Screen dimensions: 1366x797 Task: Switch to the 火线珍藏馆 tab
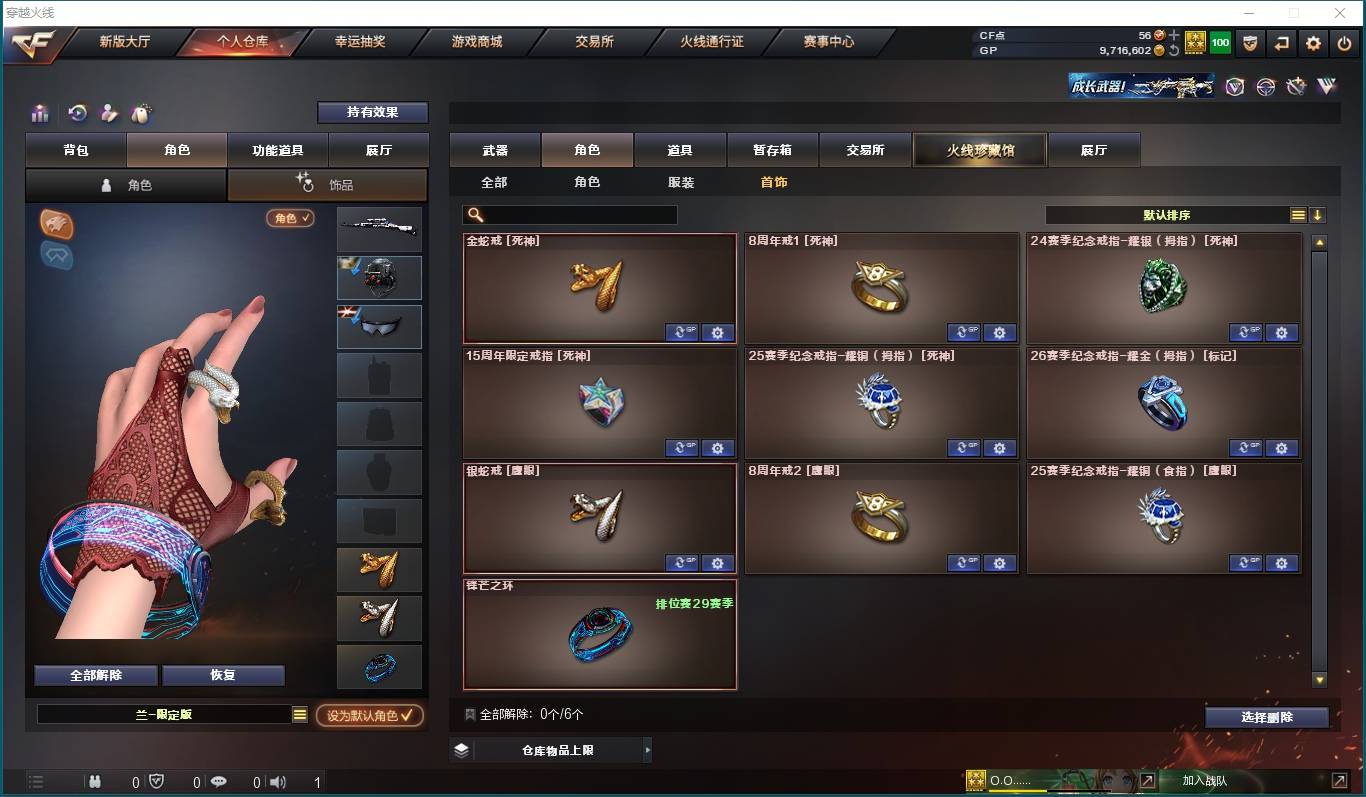click(x=979, y=149)
